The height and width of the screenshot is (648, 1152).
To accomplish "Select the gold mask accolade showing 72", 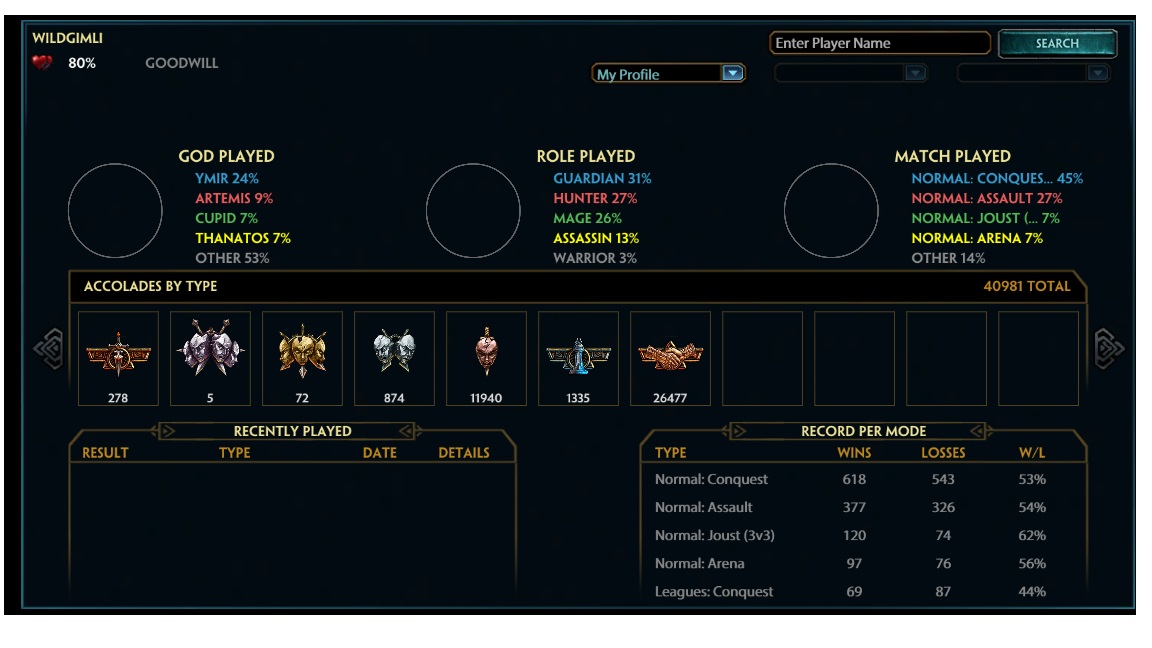I will coord(302,358).
